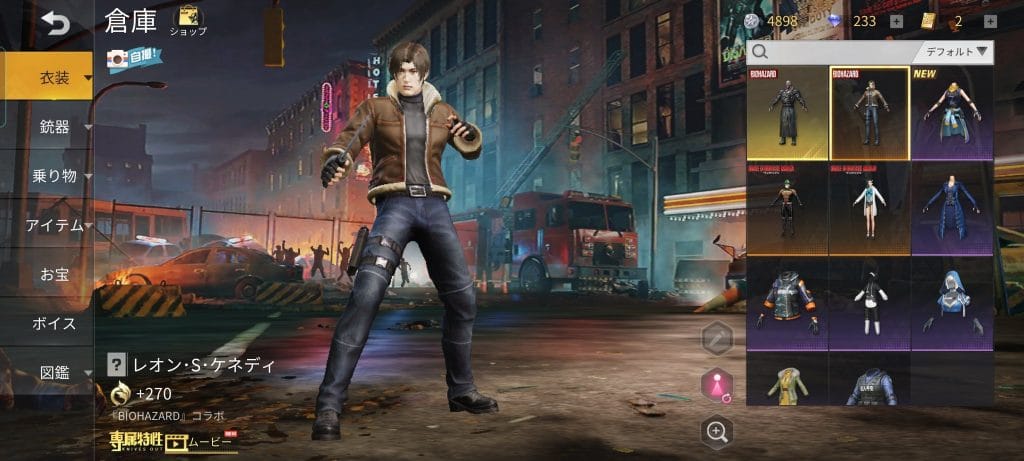1024x461 pixels.
Task: Select the BIOHAZARD black trench coat outfit
Action: [x=787, y=113]
